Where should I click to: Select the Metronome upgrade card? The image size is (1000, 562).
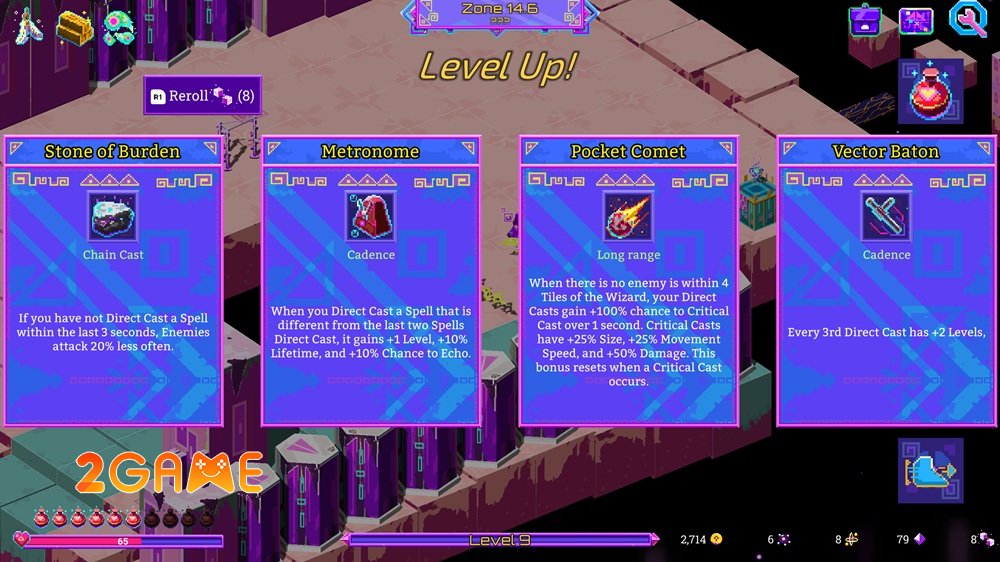pos(370,280)
